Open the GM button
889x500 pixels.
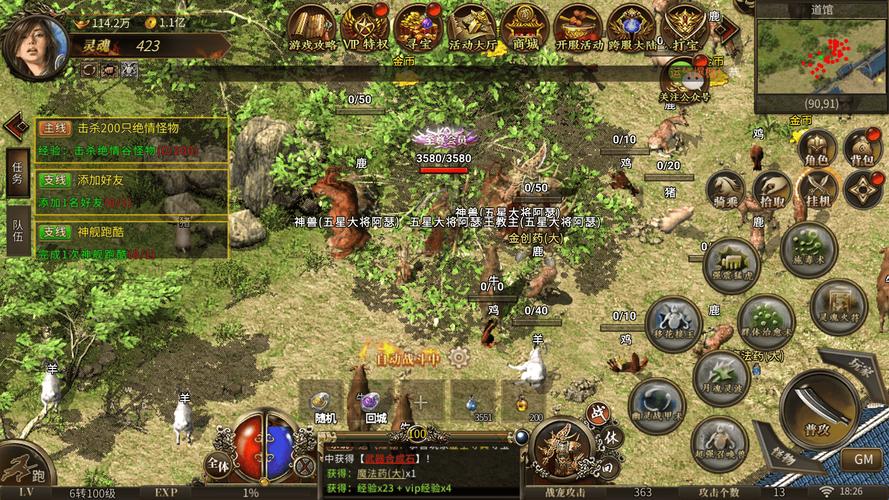[862, 458]
